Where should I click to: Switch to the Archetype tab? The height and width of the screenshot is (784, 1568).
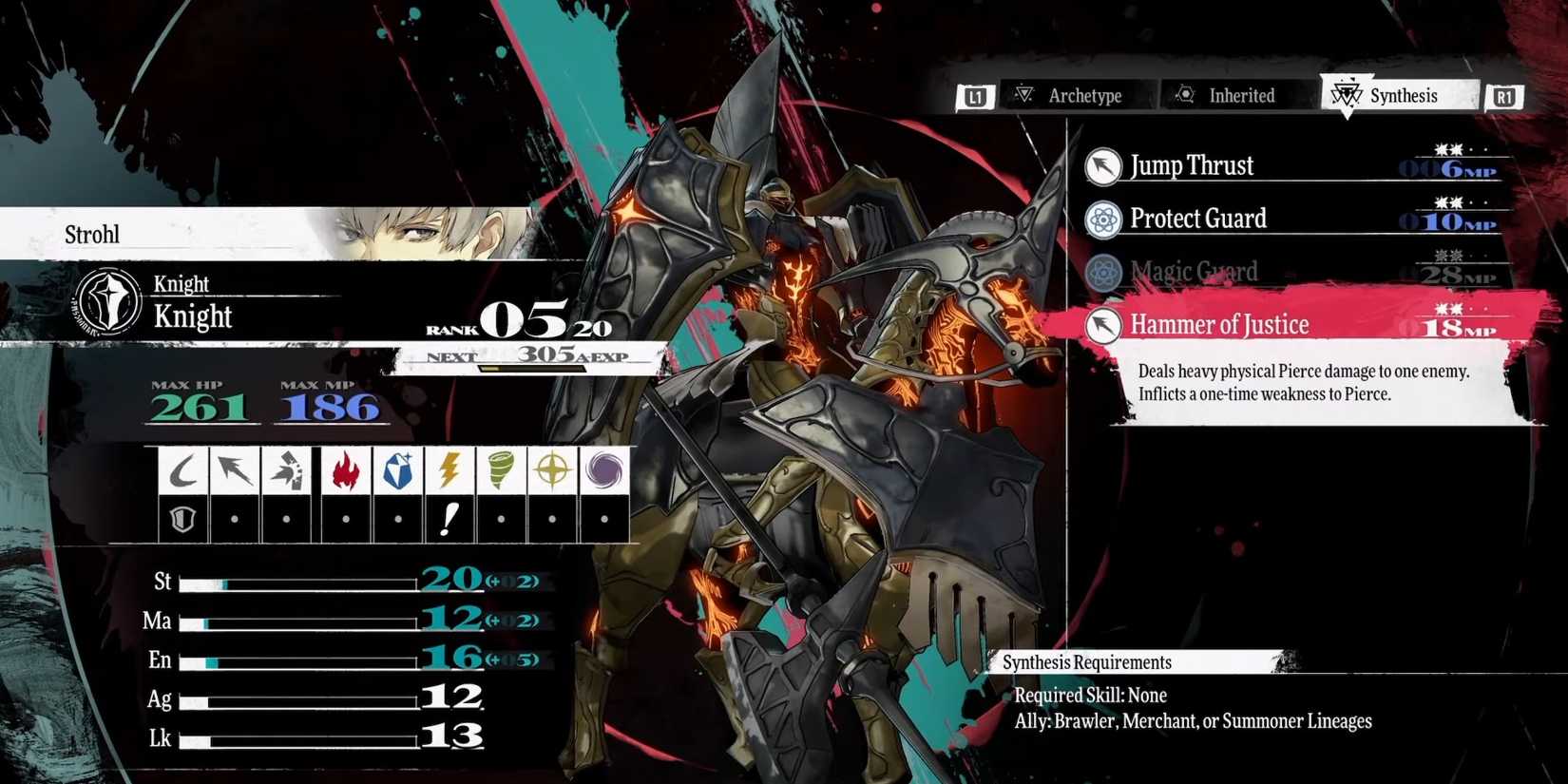point(1069,95)
